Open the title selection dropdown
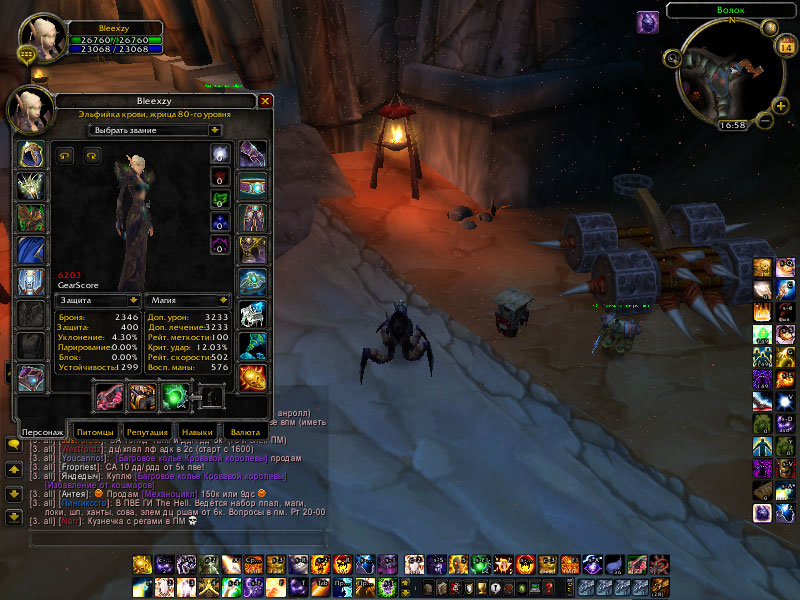This screenshot has height=600, width=800. tap(155, 130)
